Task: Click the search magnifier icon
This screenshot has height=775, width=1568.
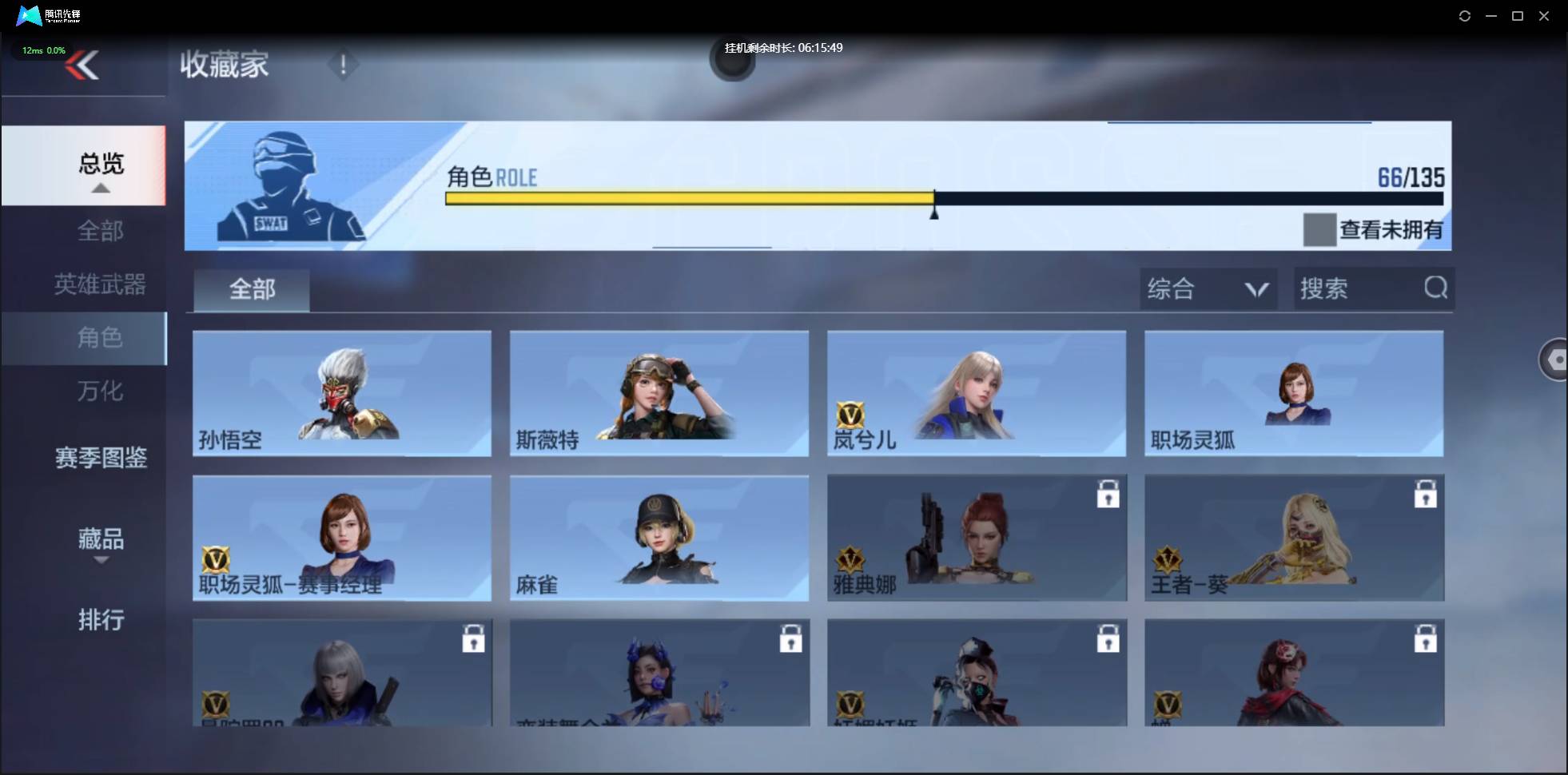Action: pos(1436,288)
